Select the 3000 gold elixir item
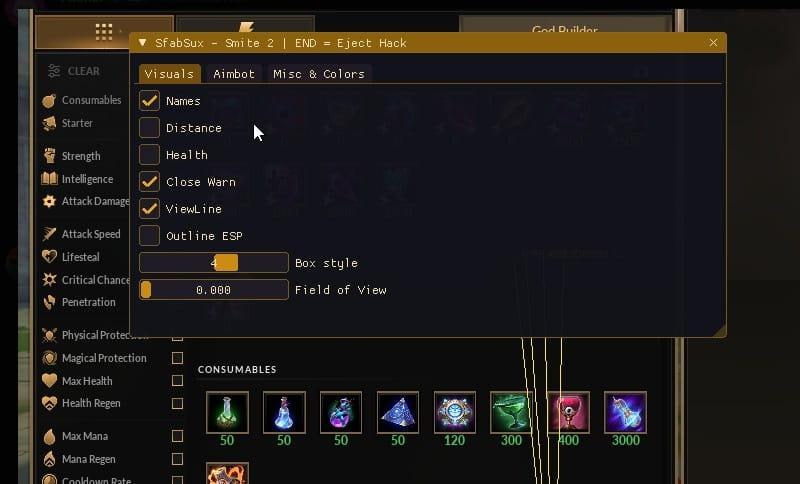The height and width of the screenshot is (484, 800). click(625, 412)
